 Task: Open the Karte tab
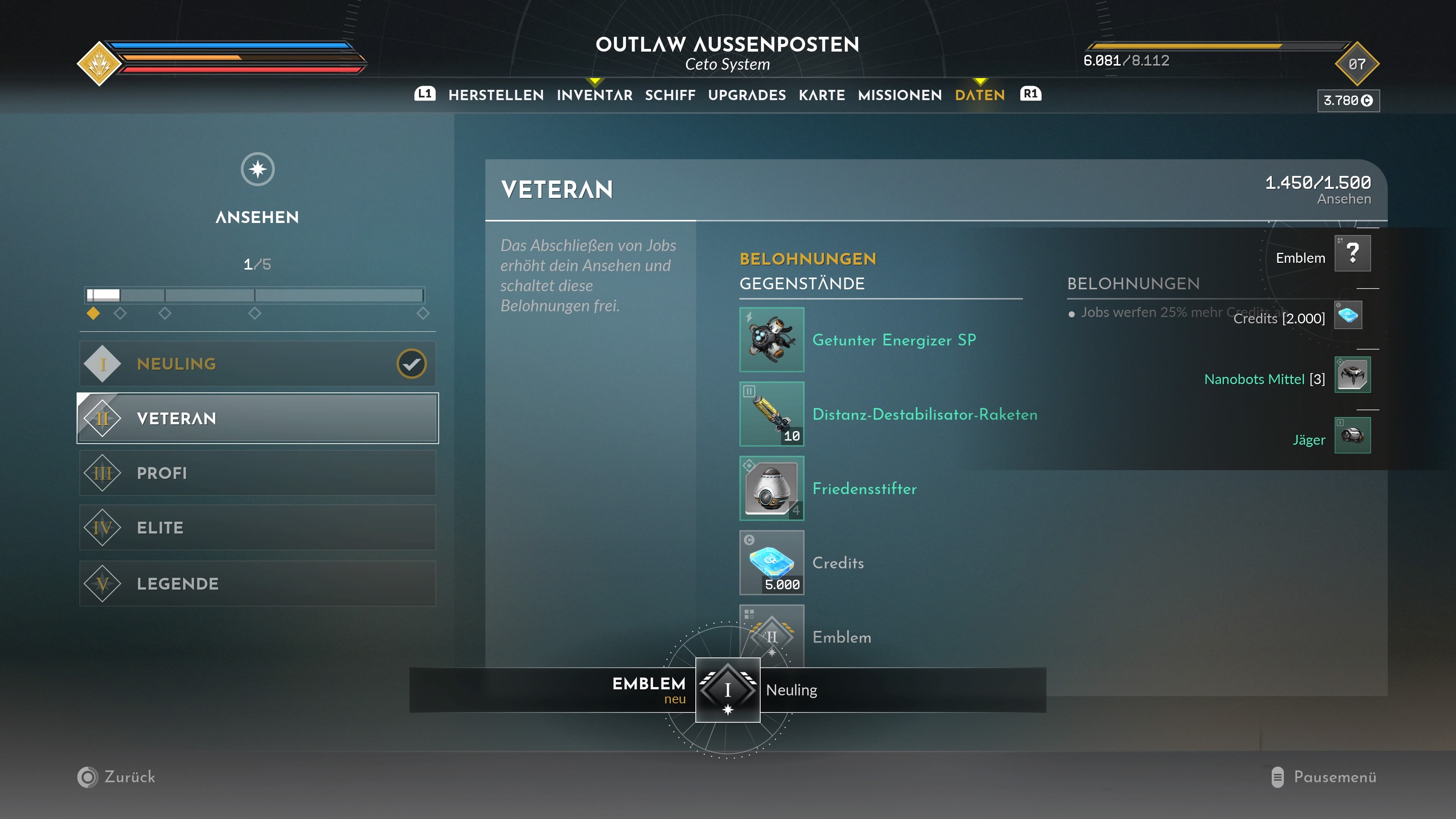(821, 95)
